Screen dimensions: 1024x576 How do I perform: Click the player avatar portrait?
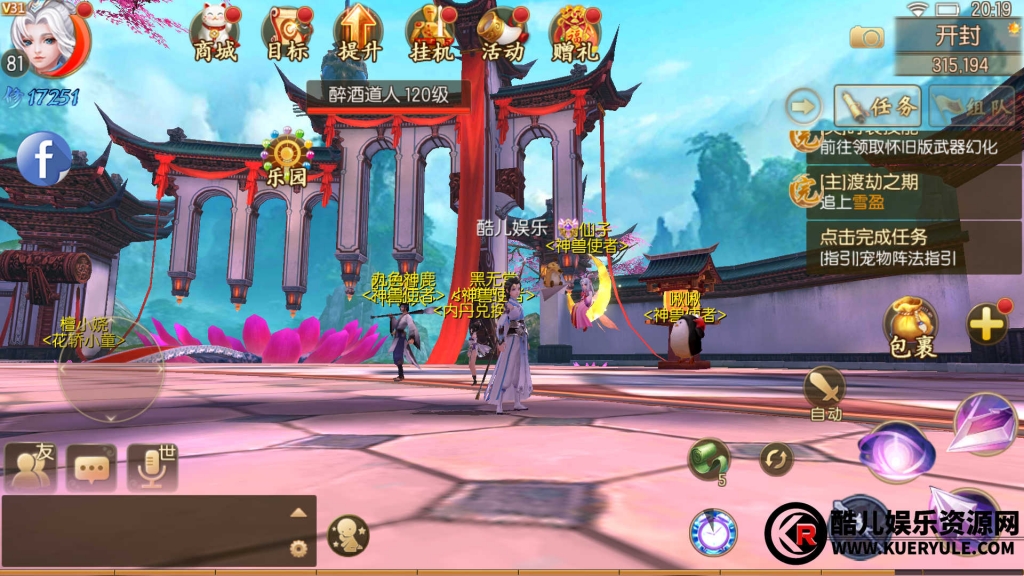pyautogui.click(x=50, y=40)
